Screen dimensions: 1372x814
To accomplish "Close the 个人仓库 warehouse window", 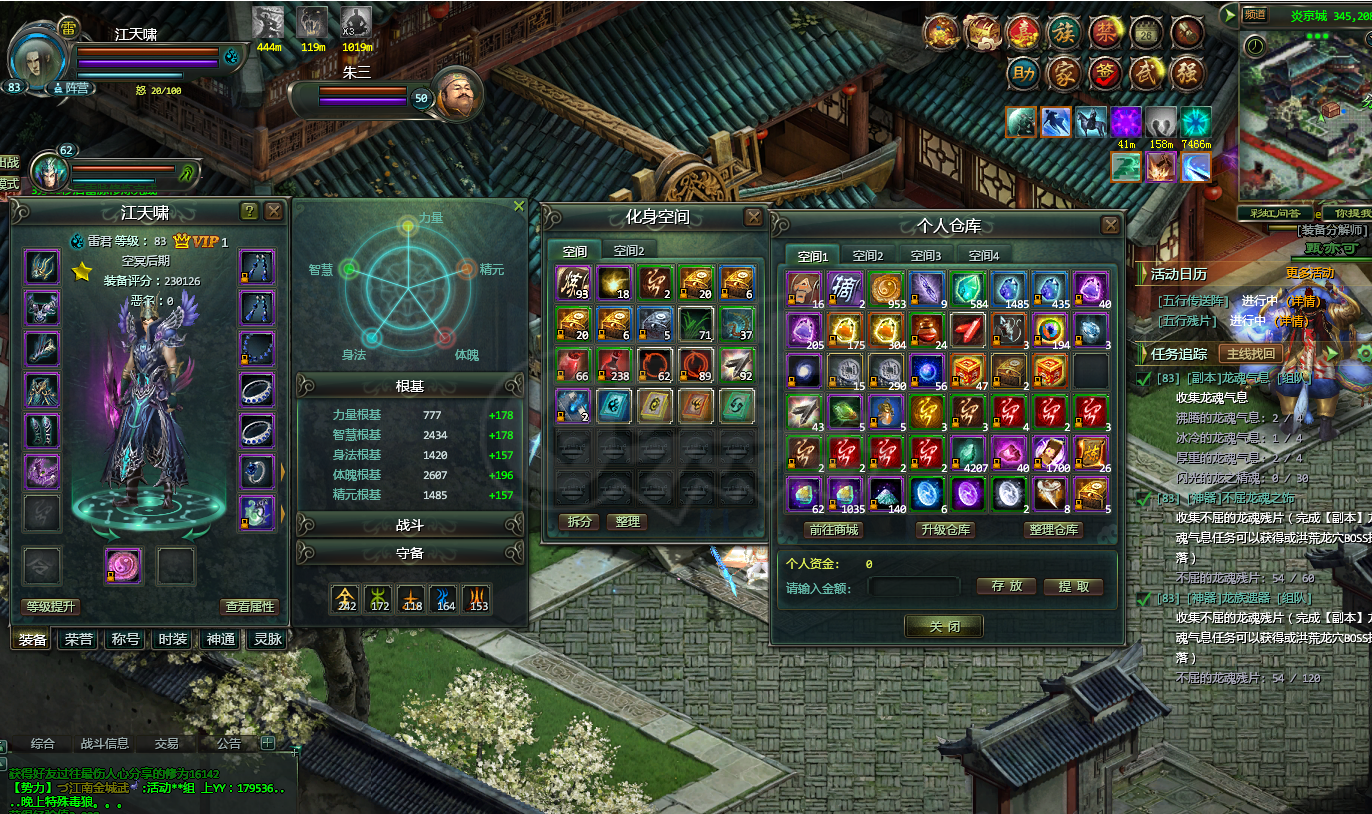I will 1110,226.
